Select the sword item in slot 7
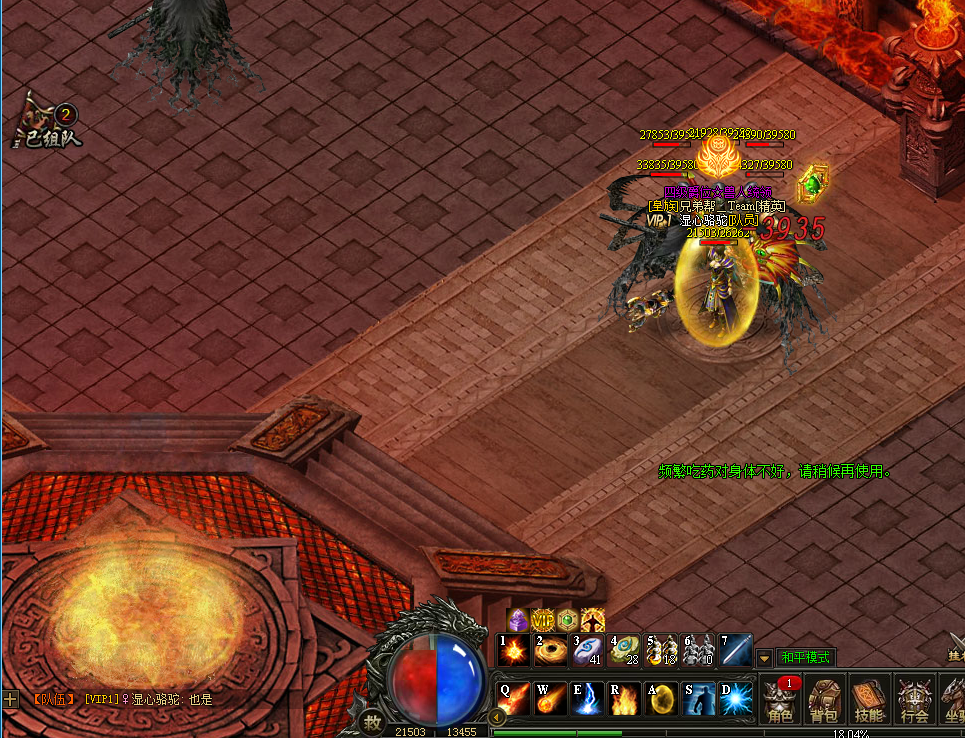 coord(735,650)
